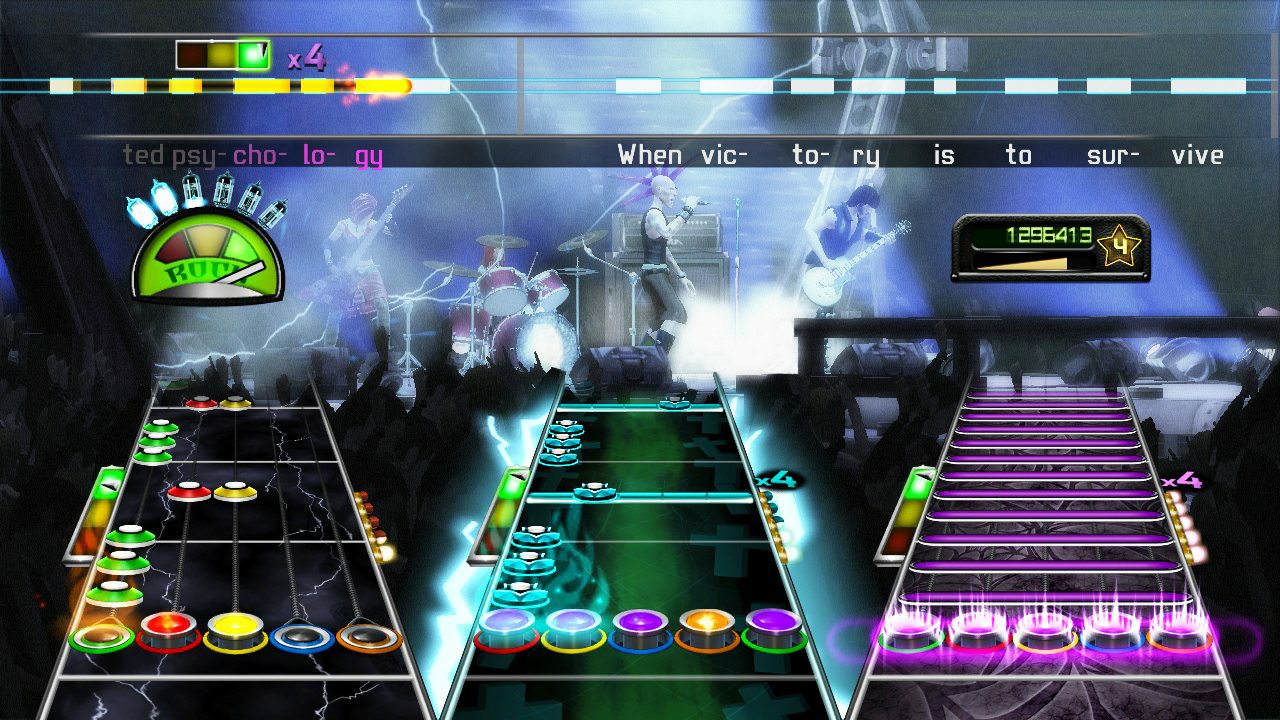Image resolution: width=1280 pixels, height=720 pixels.
Task: Select the lyric word 'vive' in vocal line
Action: (x=1202, y=155)
